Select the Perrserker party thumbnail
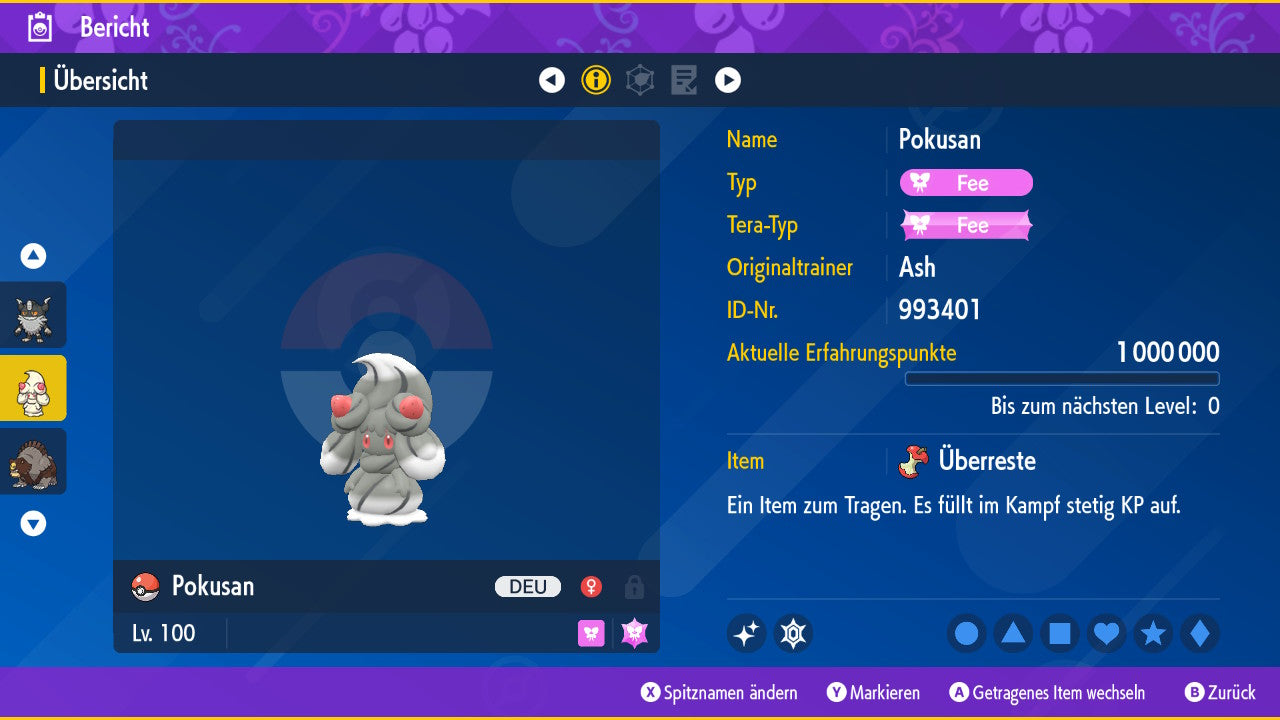 point(33,315)
